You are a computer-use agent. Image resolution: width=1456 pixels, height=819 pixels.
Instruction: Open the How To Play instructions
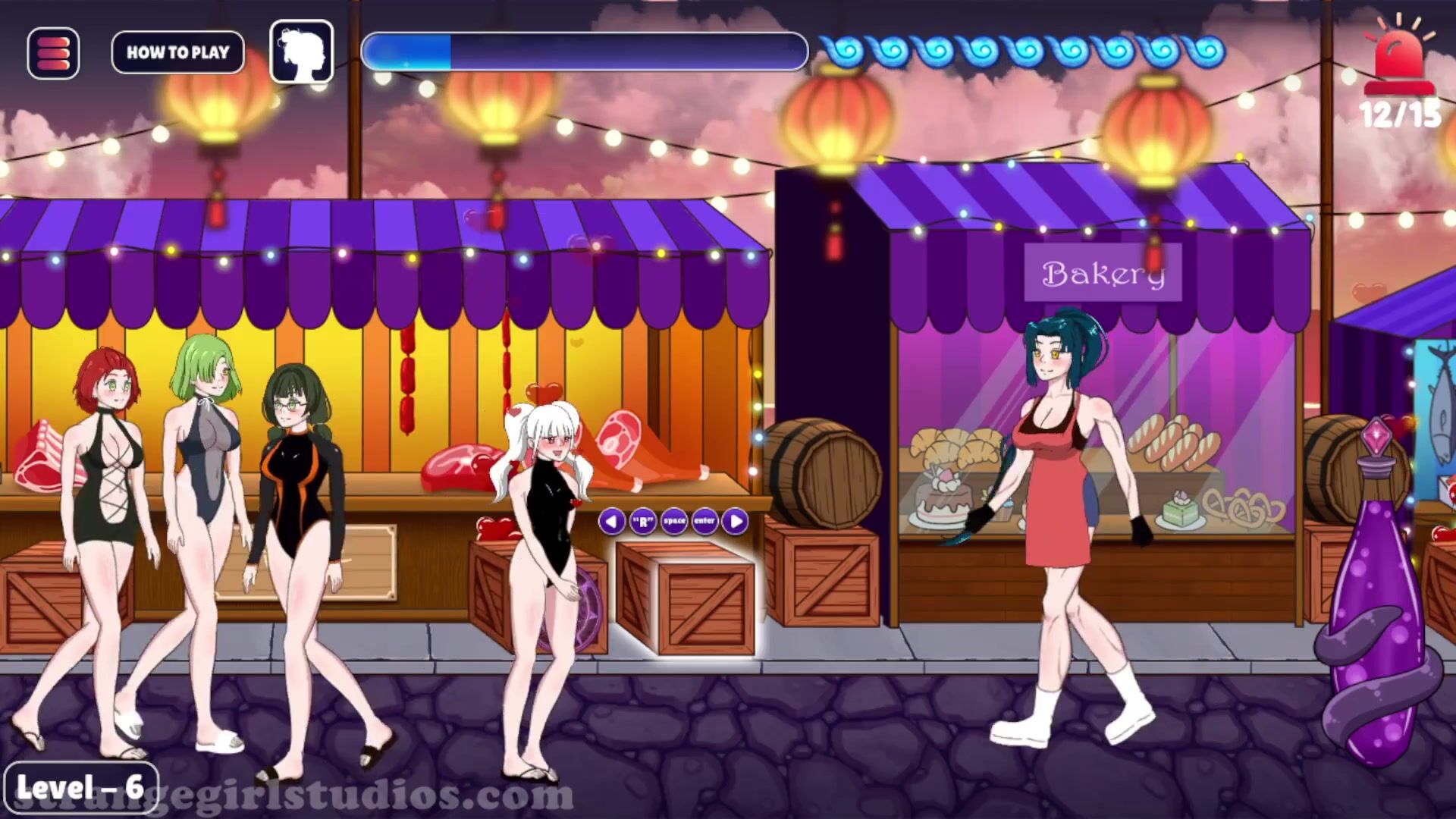pyautogui.click(x=177, y=52)
